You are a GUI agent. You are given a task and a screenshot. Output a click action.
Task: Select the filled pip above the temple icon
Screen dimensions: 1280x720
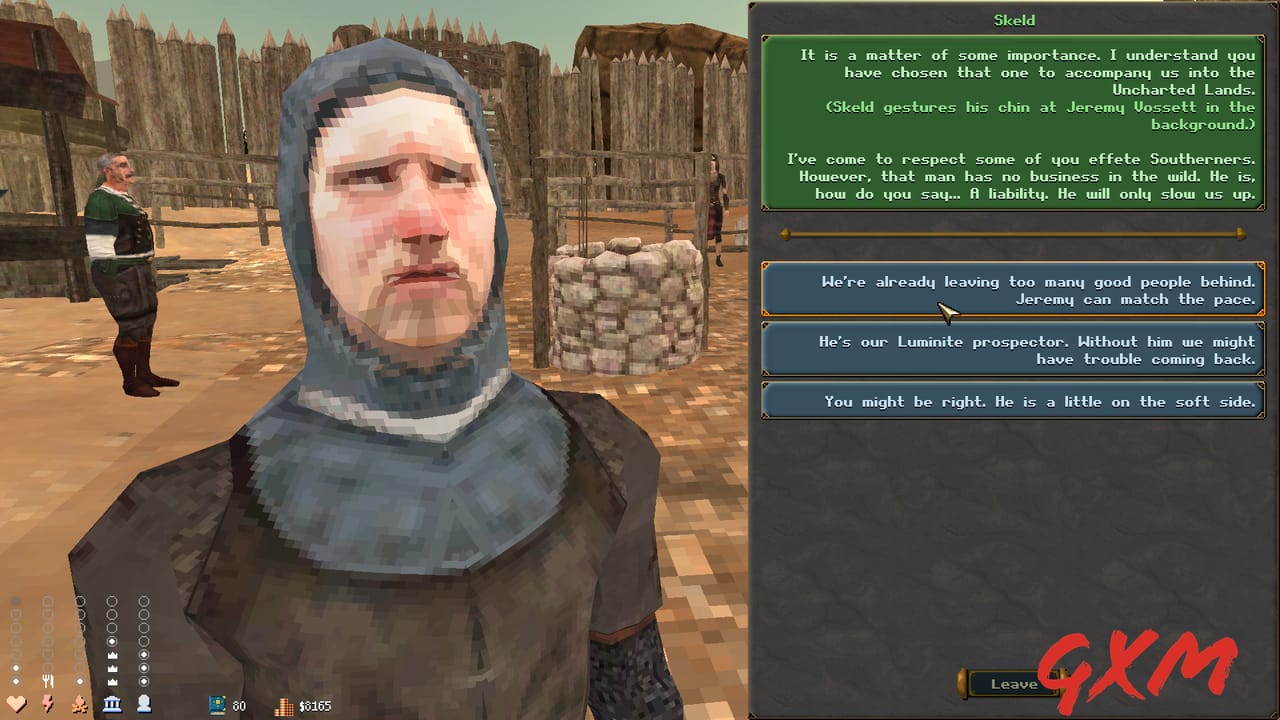tap(110, 640)
